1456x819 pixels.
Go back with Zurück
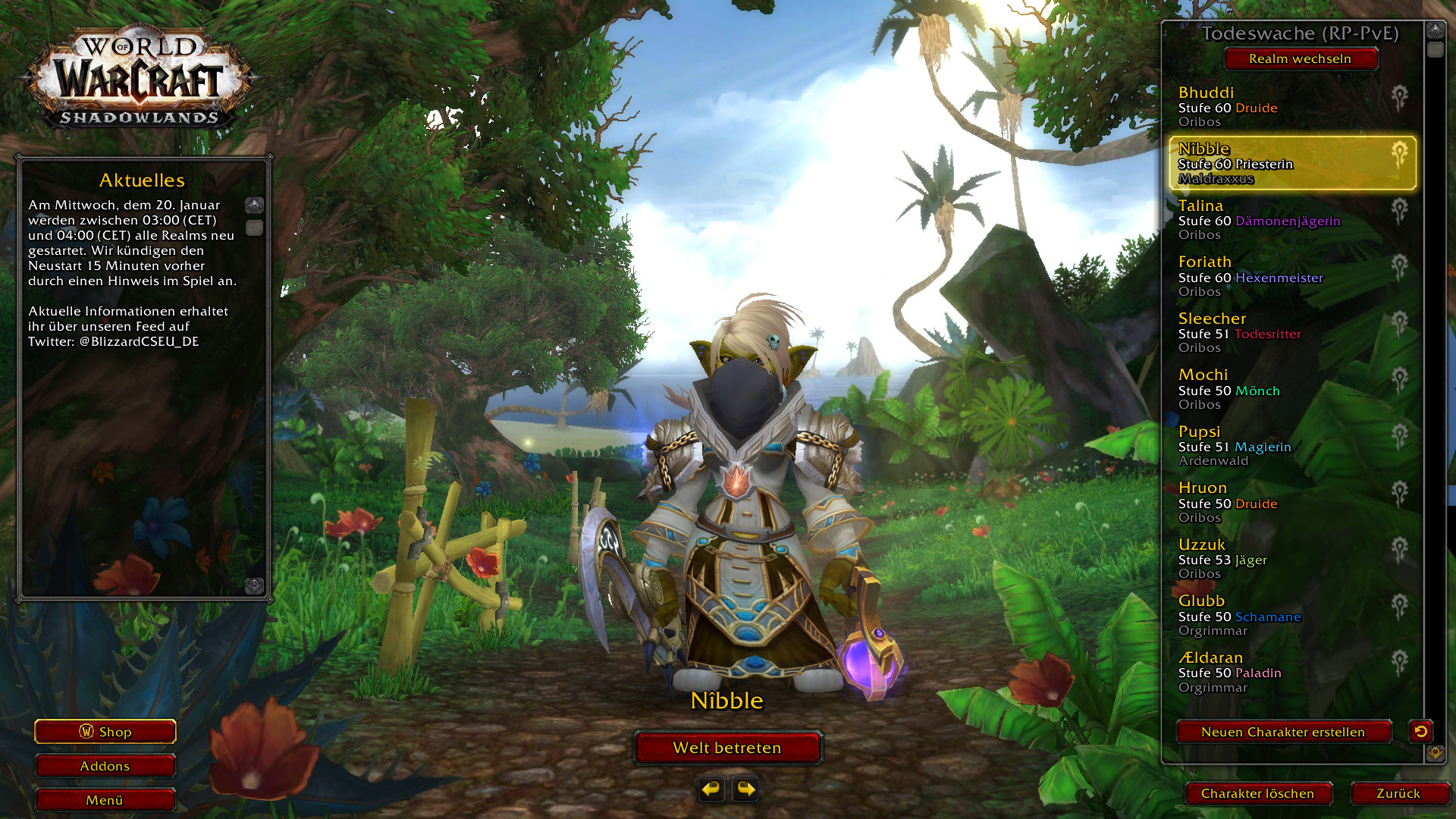click(x=1398, y=793)
